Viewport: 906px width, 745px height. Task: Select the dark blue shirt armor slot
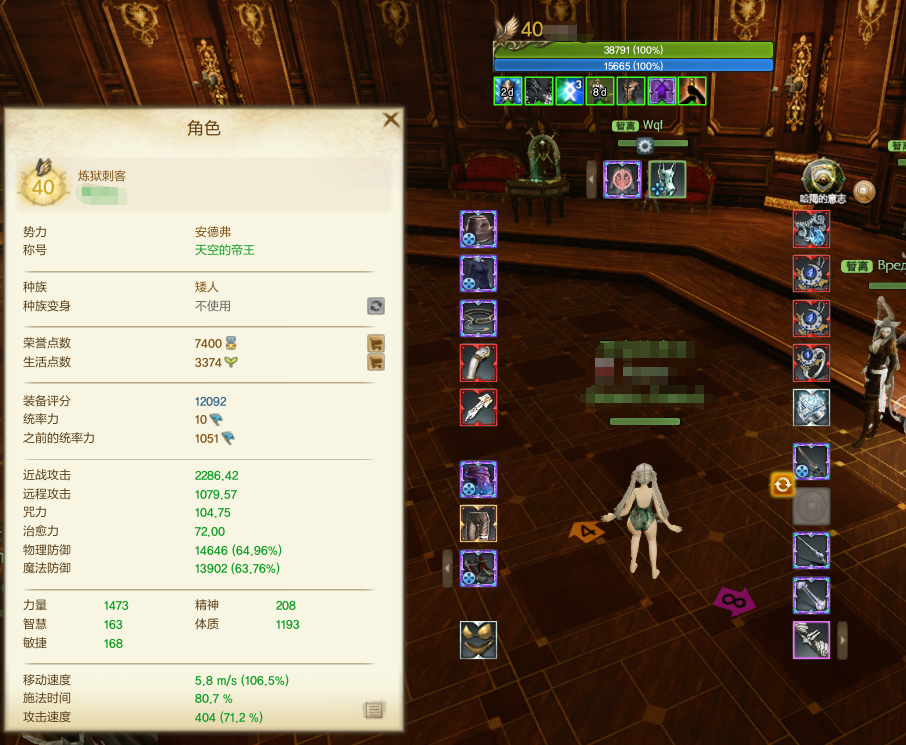pyautogui.click(x=478, y=273)
